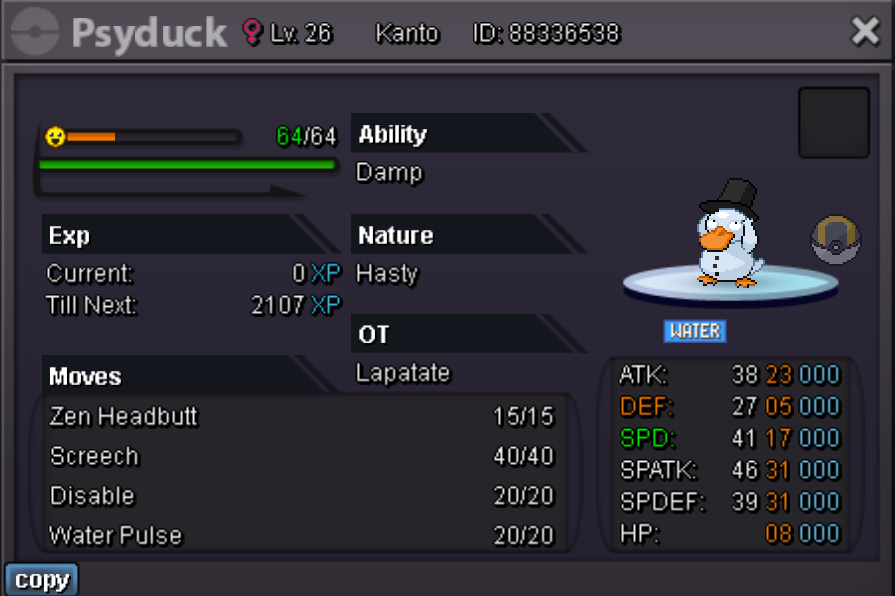
Task: Close the Psyduck summary window
Action: [865, 32]
